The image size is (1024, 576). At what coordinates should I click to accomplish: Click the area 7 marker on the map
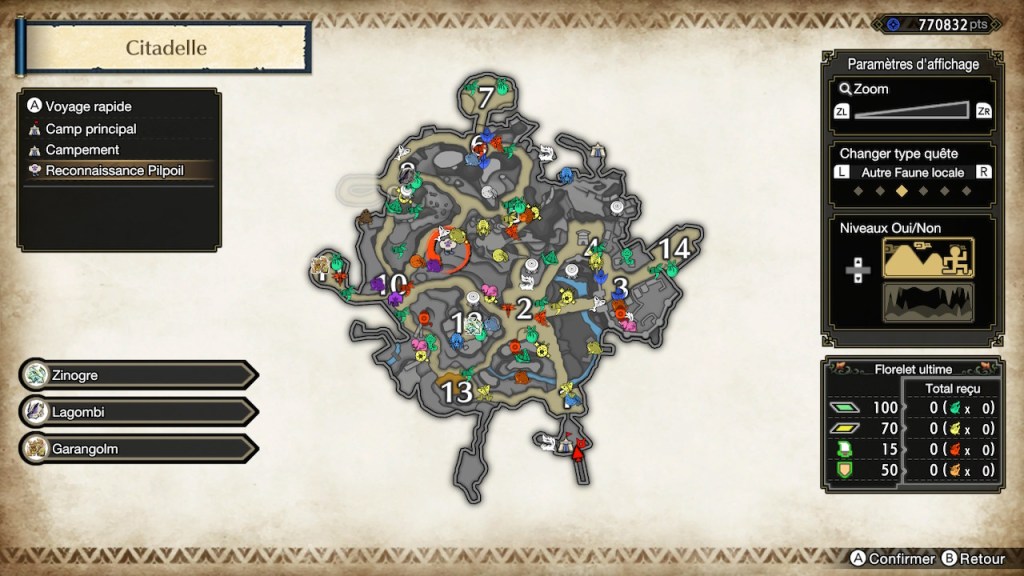pyautogui.click(x=486, y=98)
